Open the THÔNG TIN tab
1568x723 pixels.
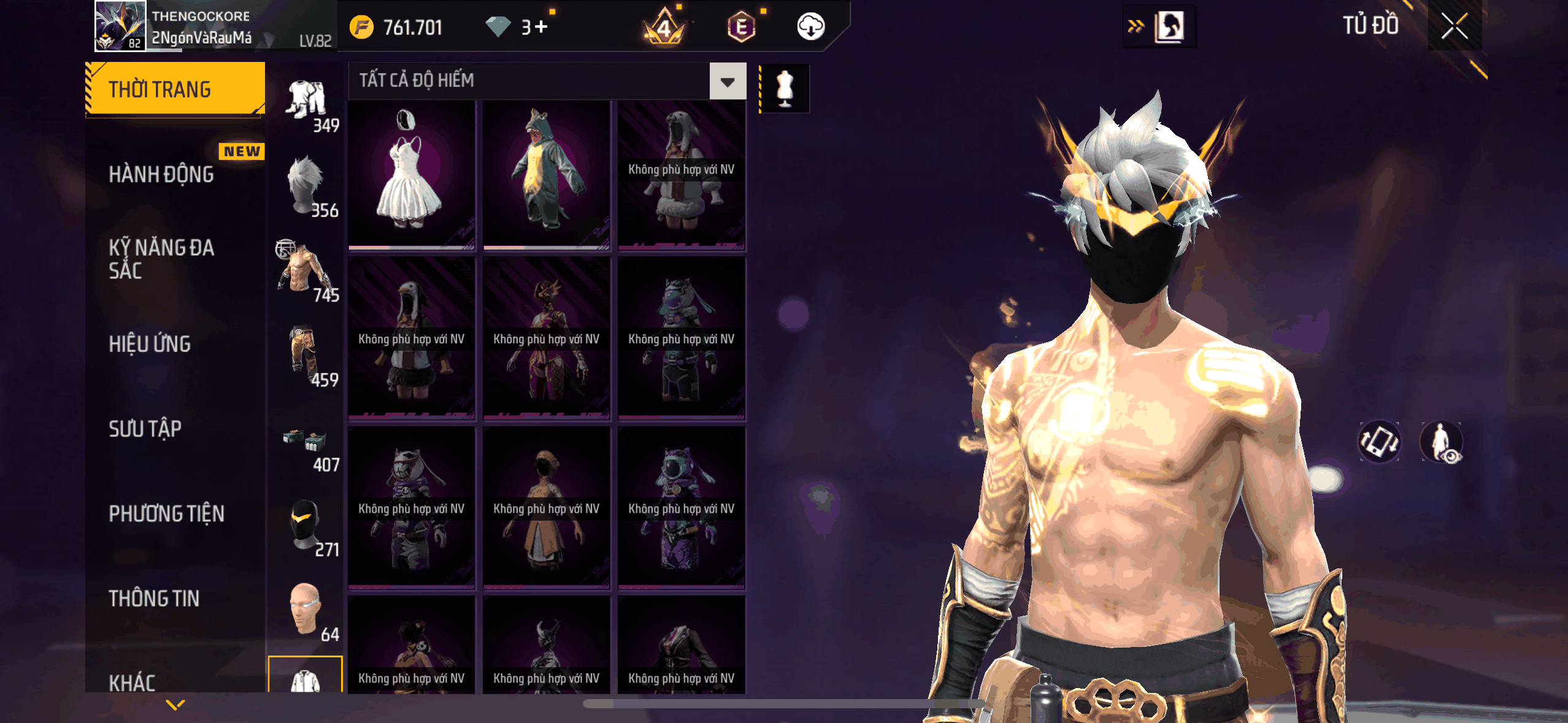(154, 599)
